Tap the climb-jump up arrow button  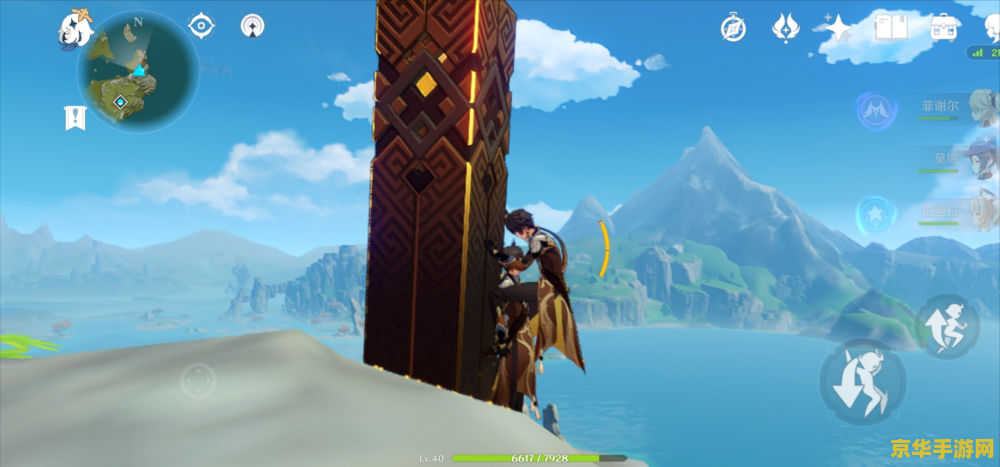tap(946, 325)
